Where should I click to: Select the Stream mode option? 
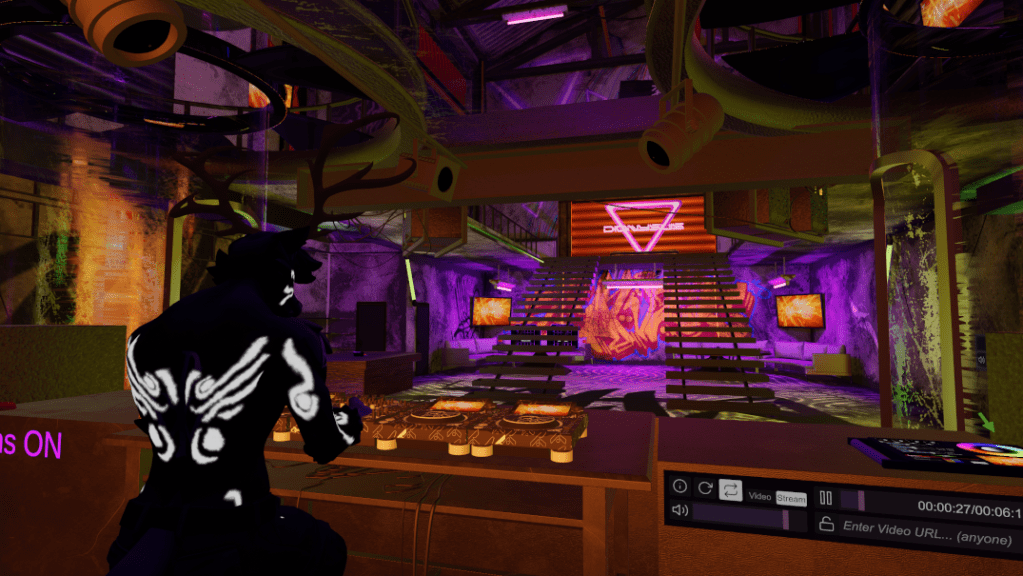pos(791,497)
